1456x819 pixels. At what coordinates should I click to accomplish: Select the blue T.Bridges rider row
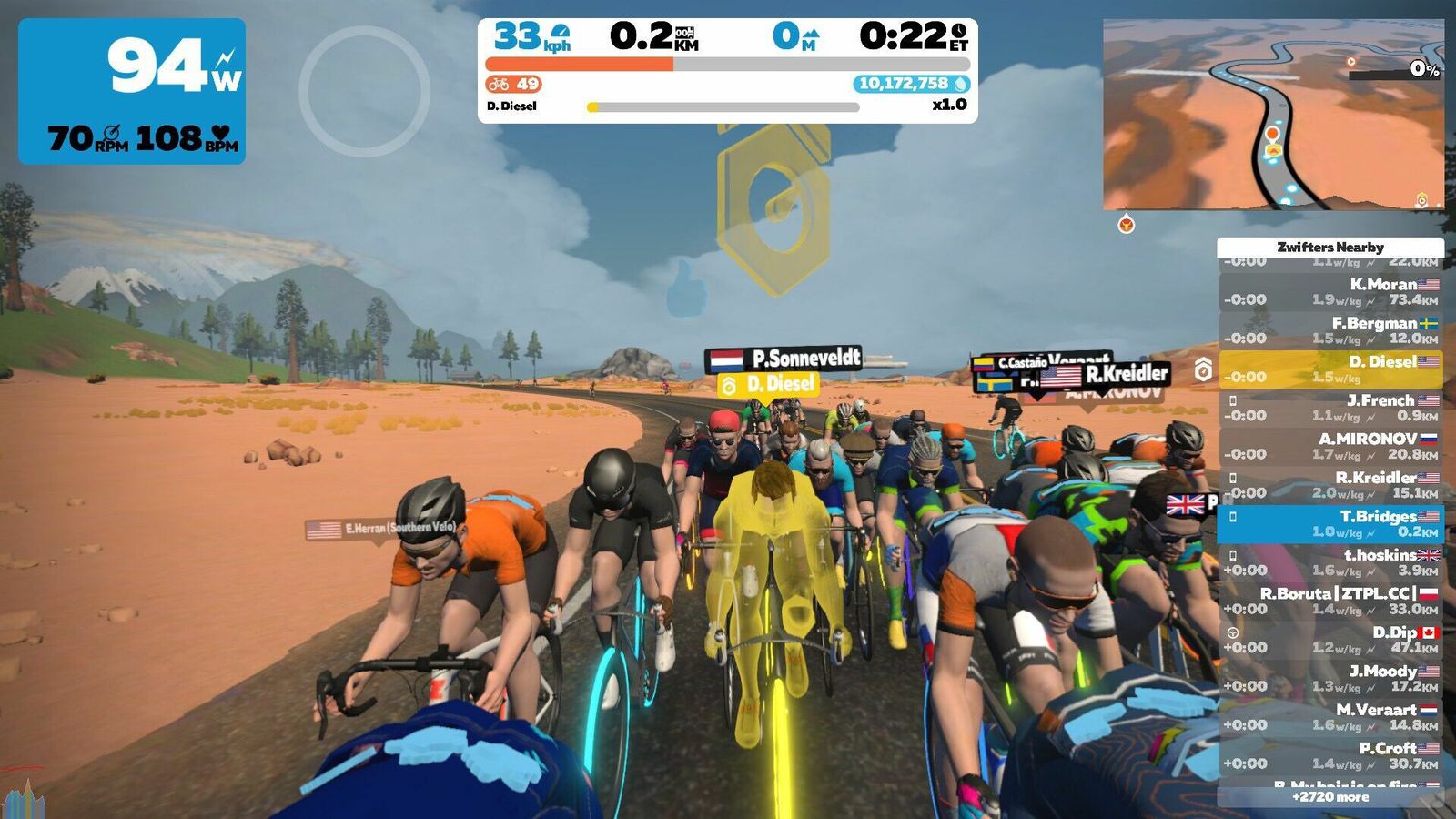(1330, 524)
